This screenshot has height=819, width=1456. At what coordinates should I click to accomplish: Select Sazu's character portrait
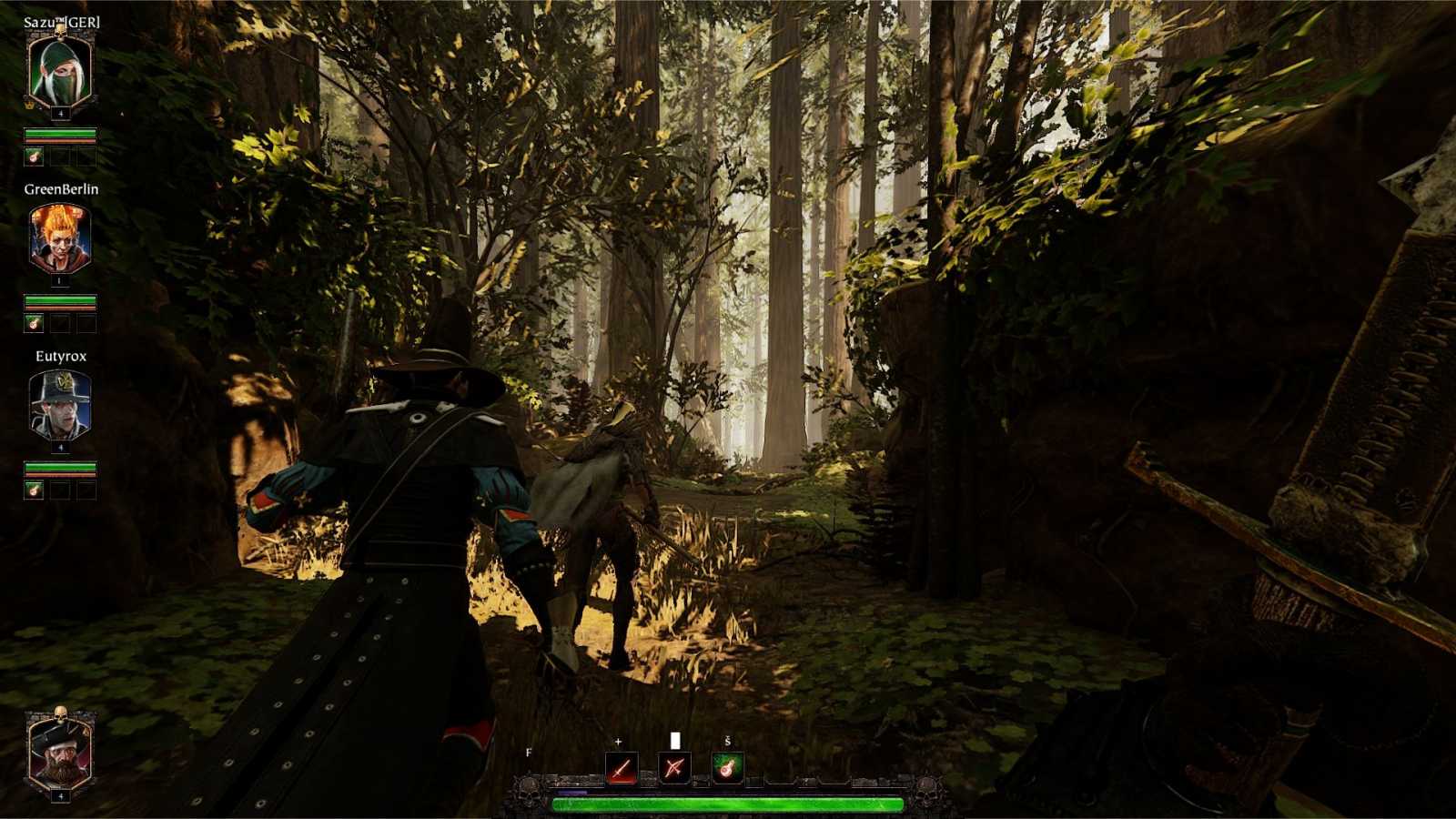[x=58, y=71]
